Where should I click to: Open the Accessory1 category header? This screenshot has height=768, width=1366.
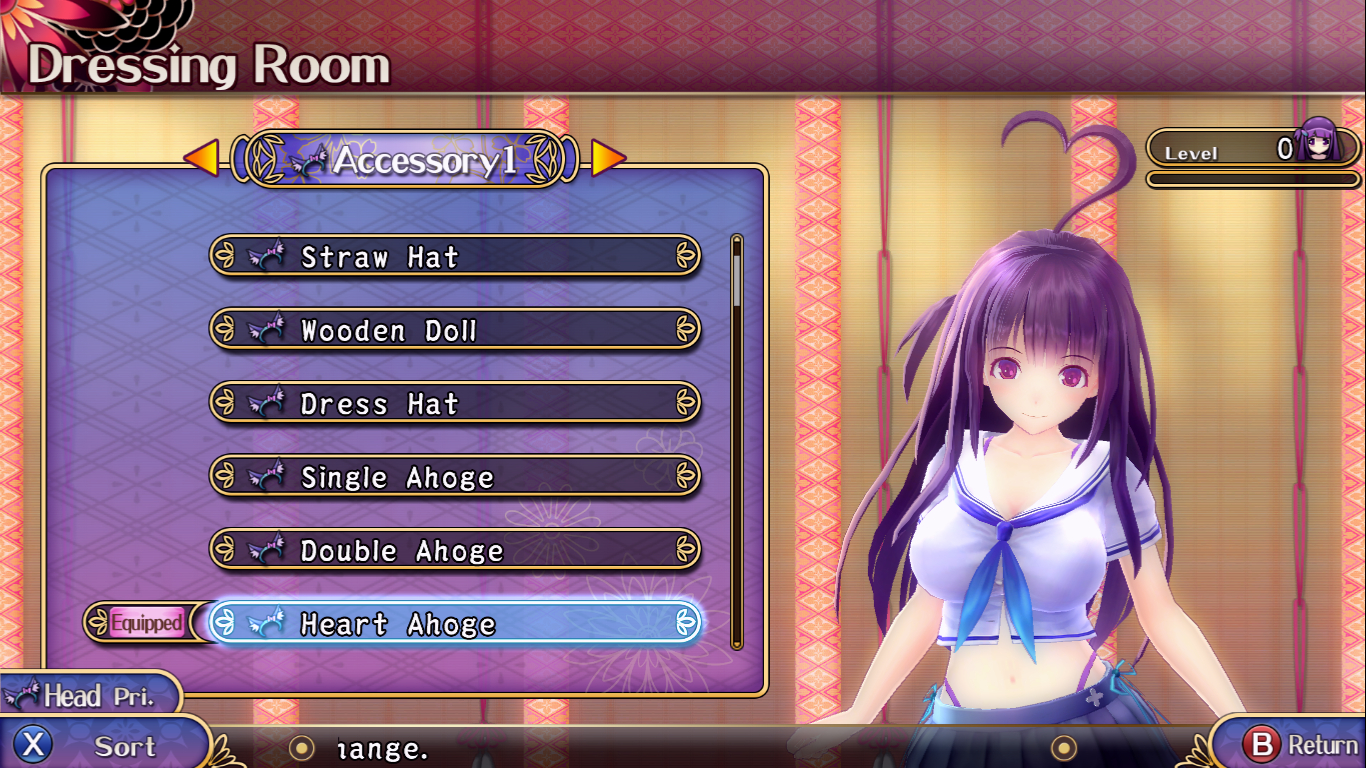405,159
